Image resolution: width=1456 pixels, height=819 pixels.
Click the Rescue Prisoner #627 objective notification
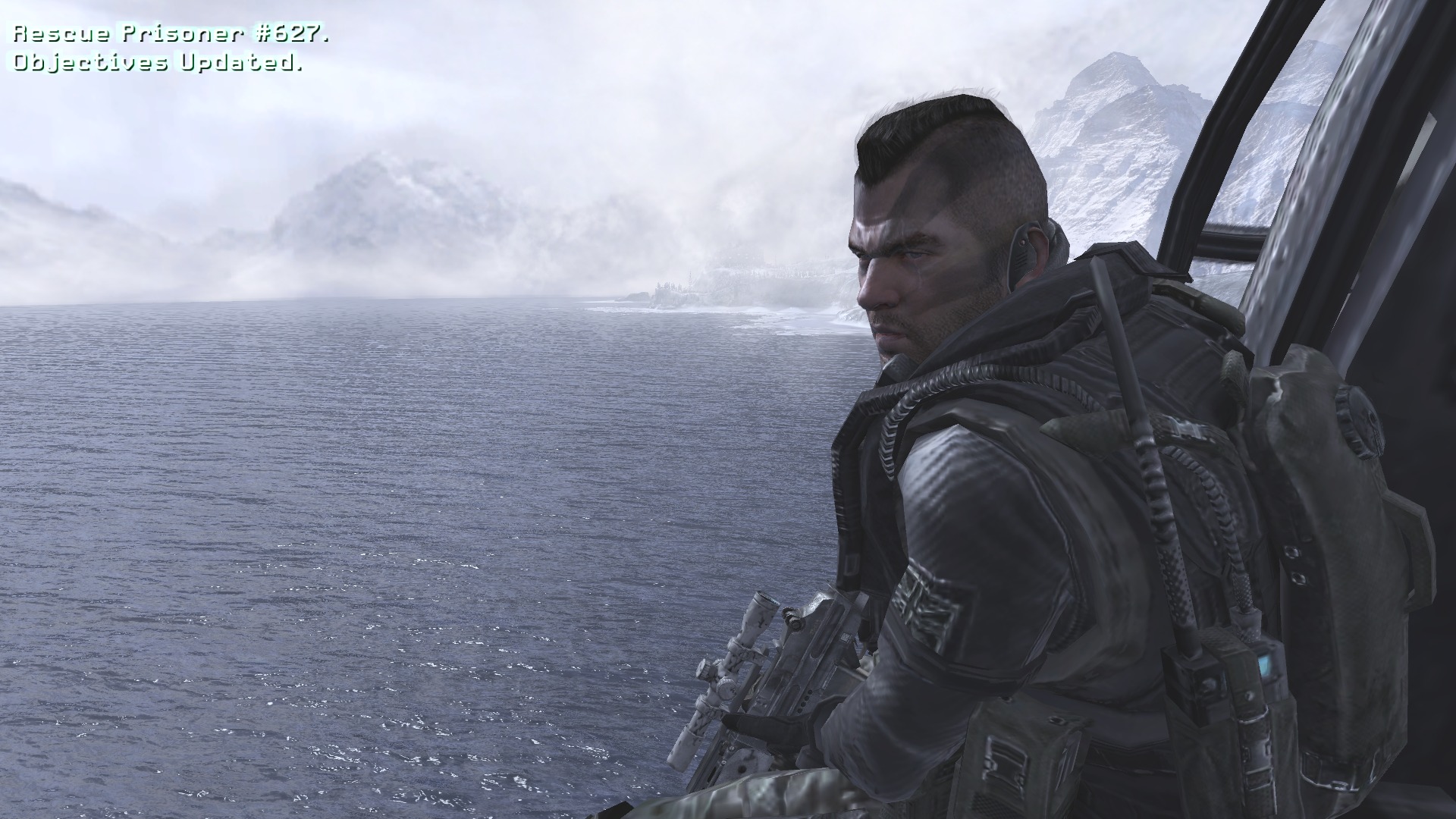(x=172, y=35)
